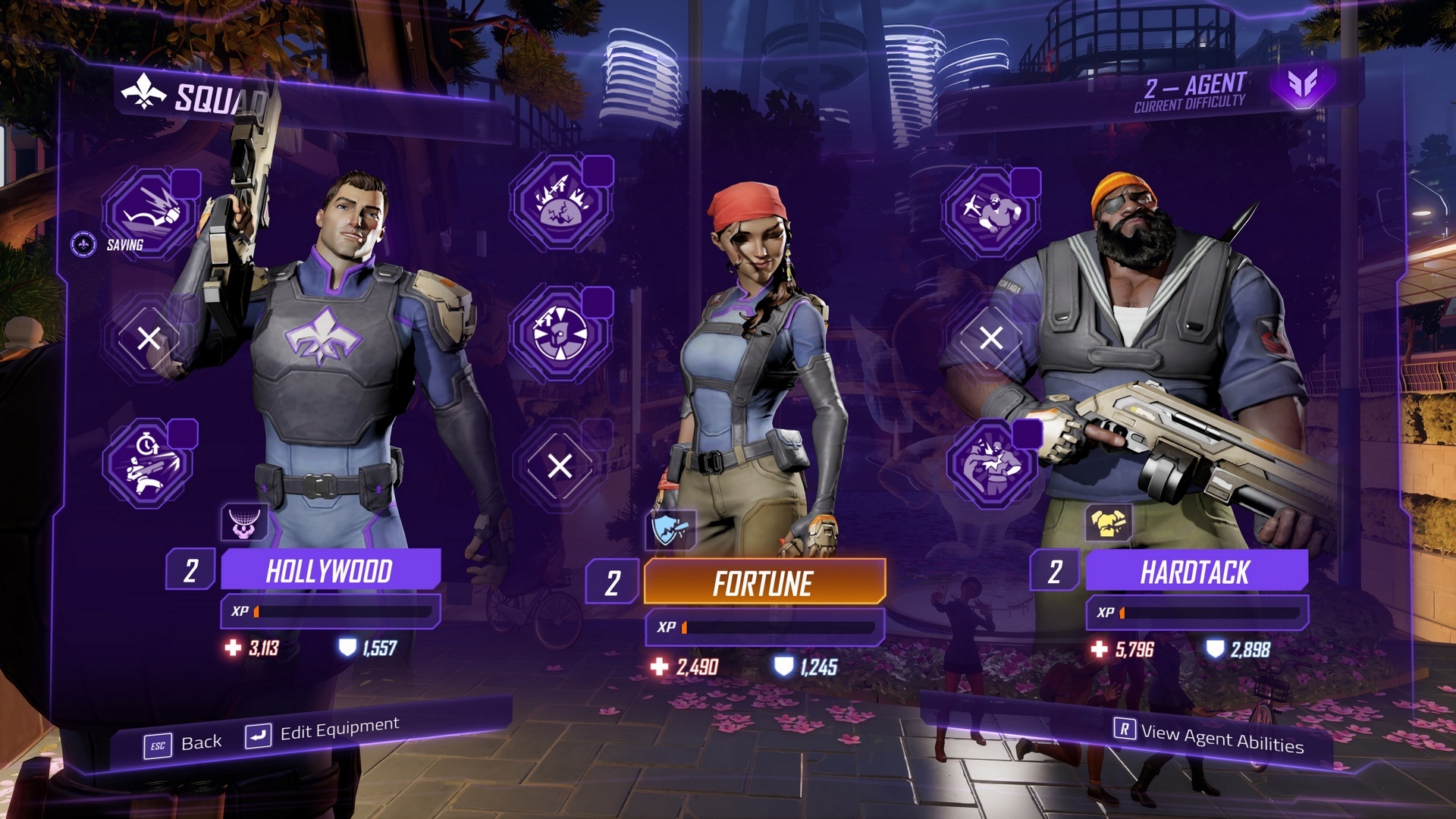Select Hardtack's sparkle brawler gadget icon
This screenshot has height=819, width=1456.
coord(990,212)
